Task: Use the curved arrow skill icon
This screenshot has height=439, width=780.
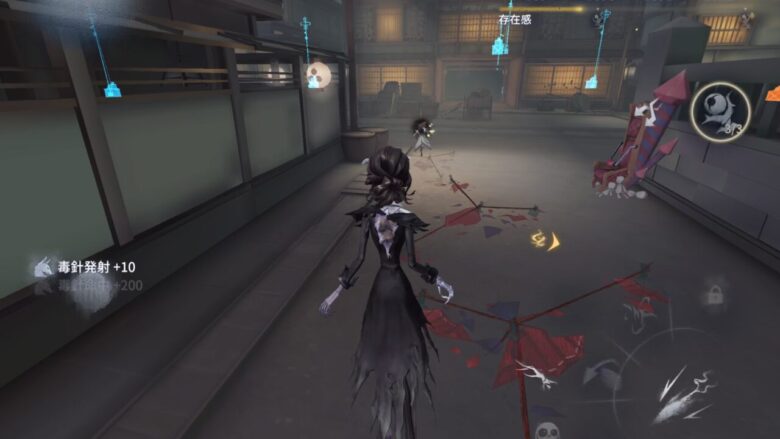Action: [604, 376]
